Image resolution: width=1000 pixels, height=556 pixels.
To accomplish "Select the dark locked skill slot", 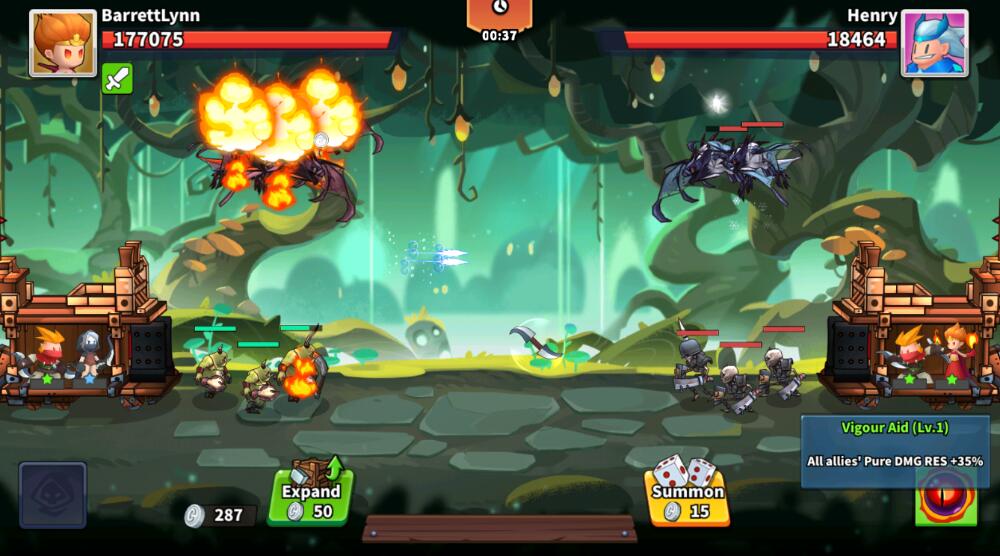I will click(53, 494).
